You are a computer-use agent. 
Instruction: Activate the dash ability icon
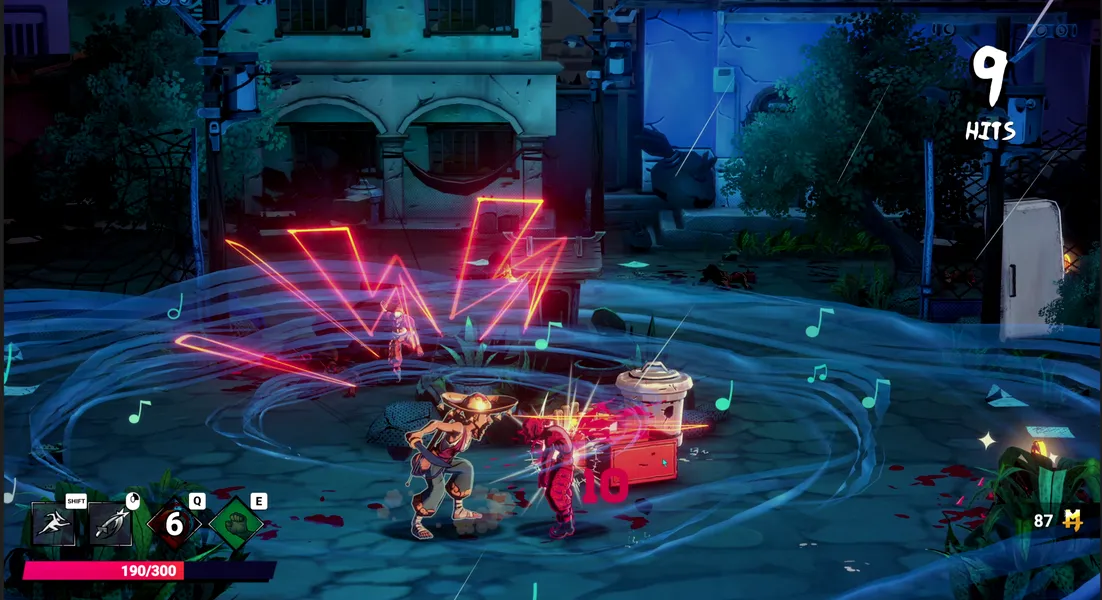[54, 524]
